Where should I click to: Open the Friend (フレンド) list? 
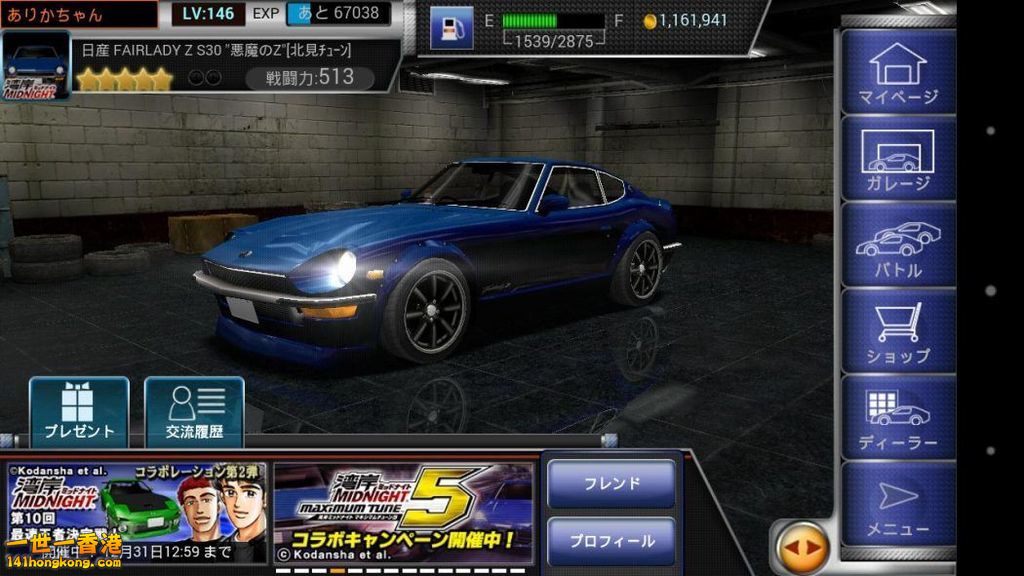[611, 484]
